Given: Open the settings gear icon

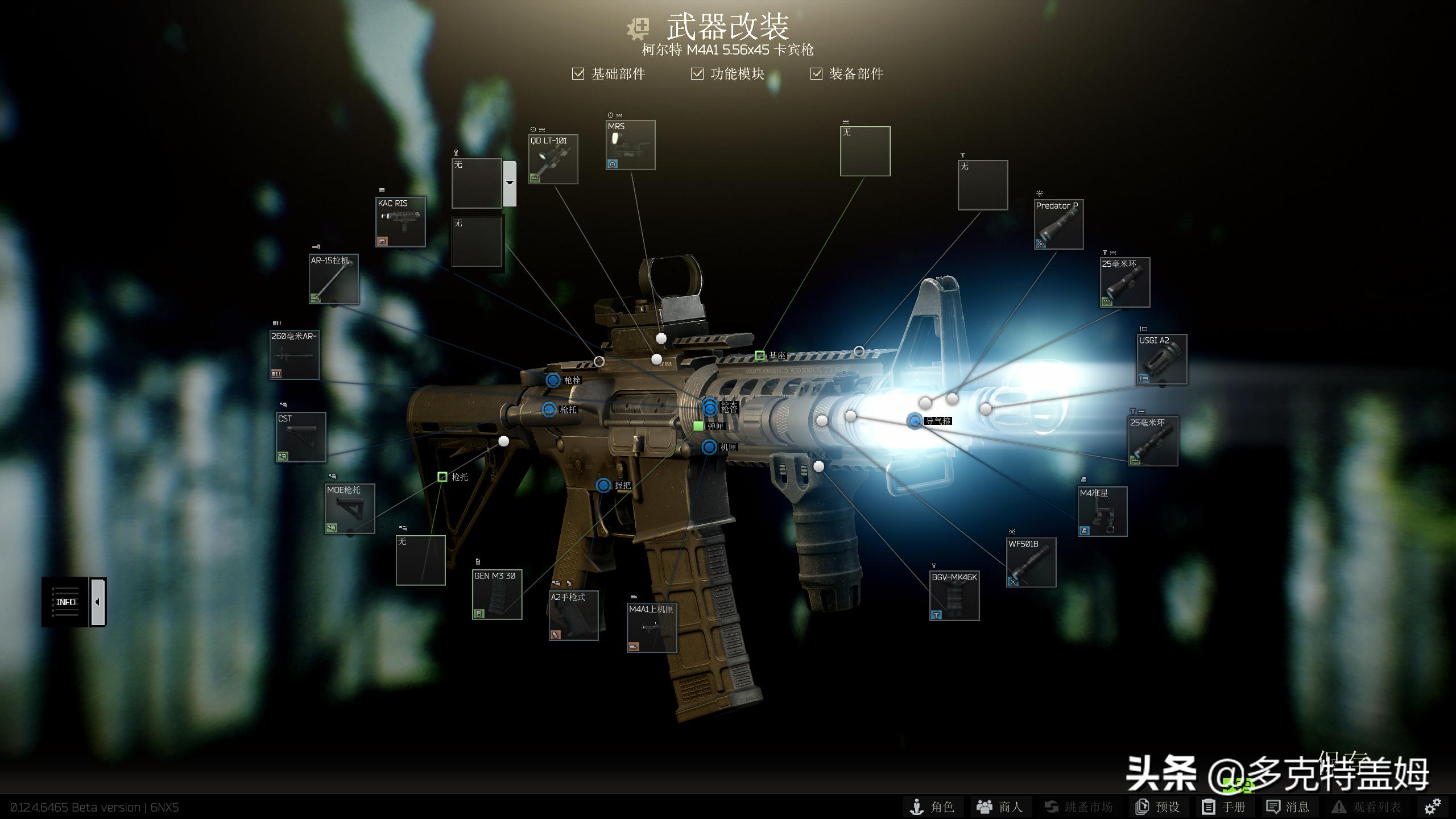Looking at the screenshot, I should (x=1432, y=806).
